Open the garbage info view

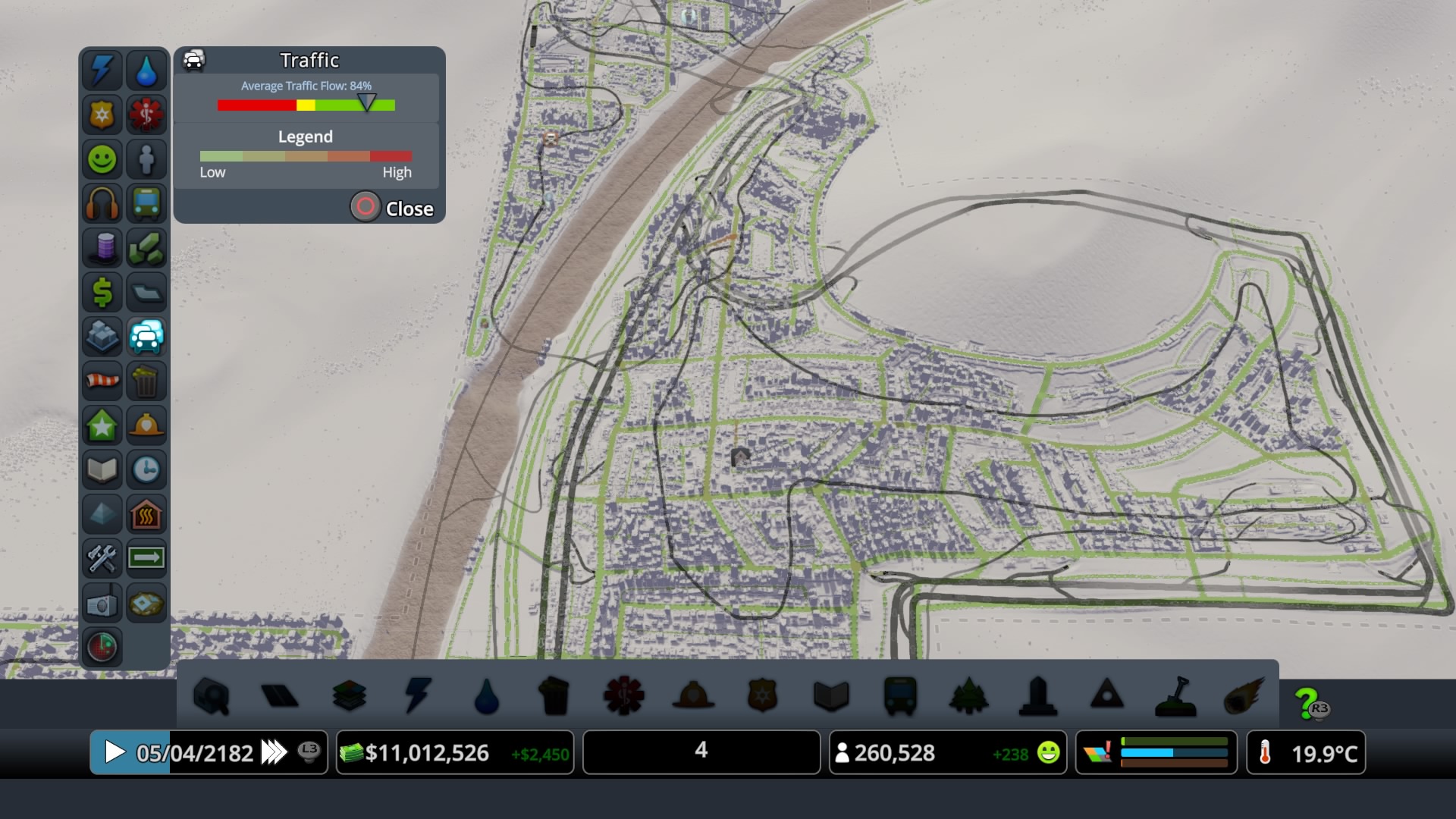point(147,381)
